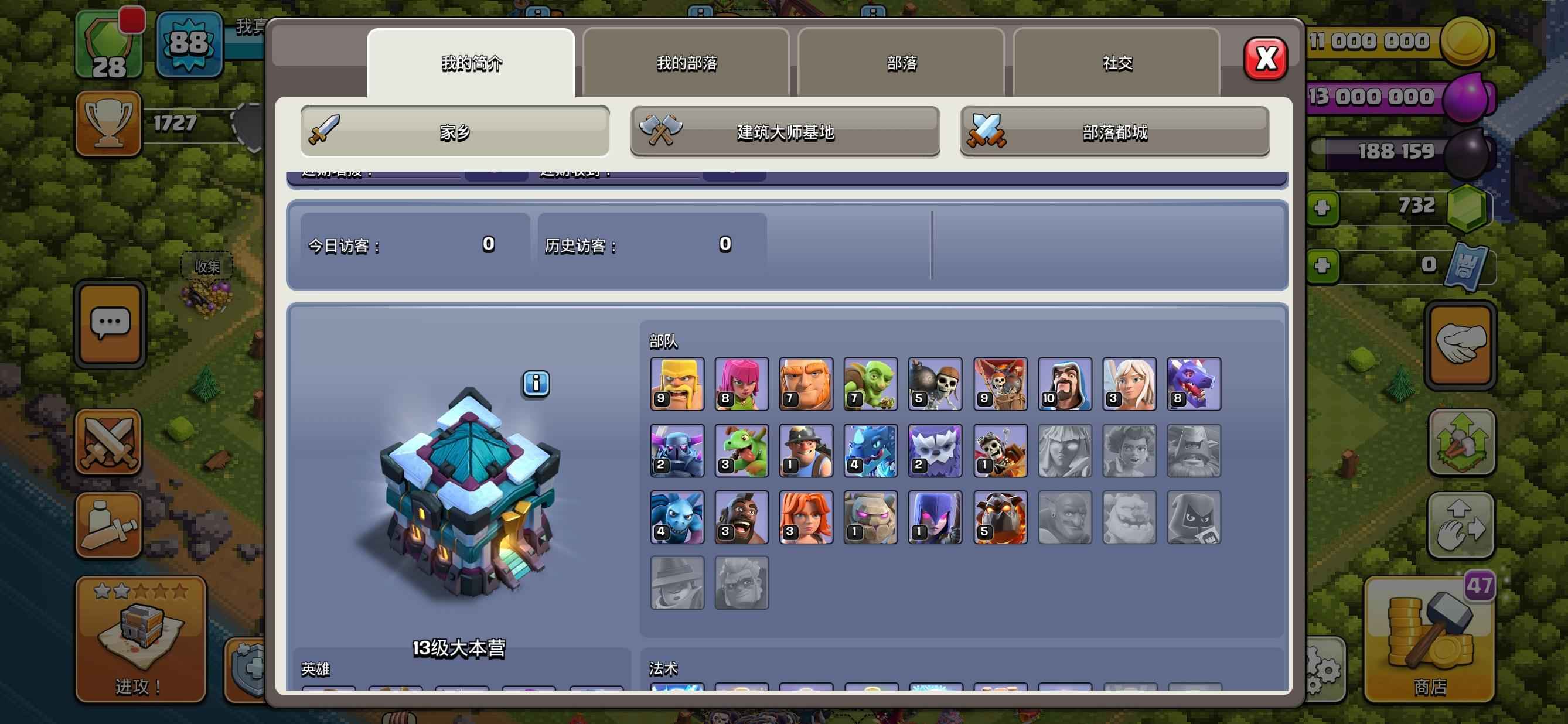Select the P.E.K.K.A troop icon
Viewport: 1568px width, 724px height.
[677, 451]
